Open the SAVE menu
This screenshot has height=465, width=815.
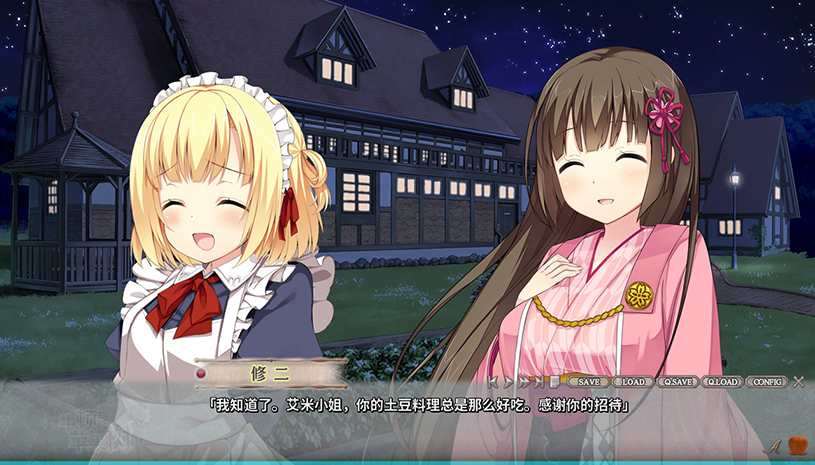[588, 381]
